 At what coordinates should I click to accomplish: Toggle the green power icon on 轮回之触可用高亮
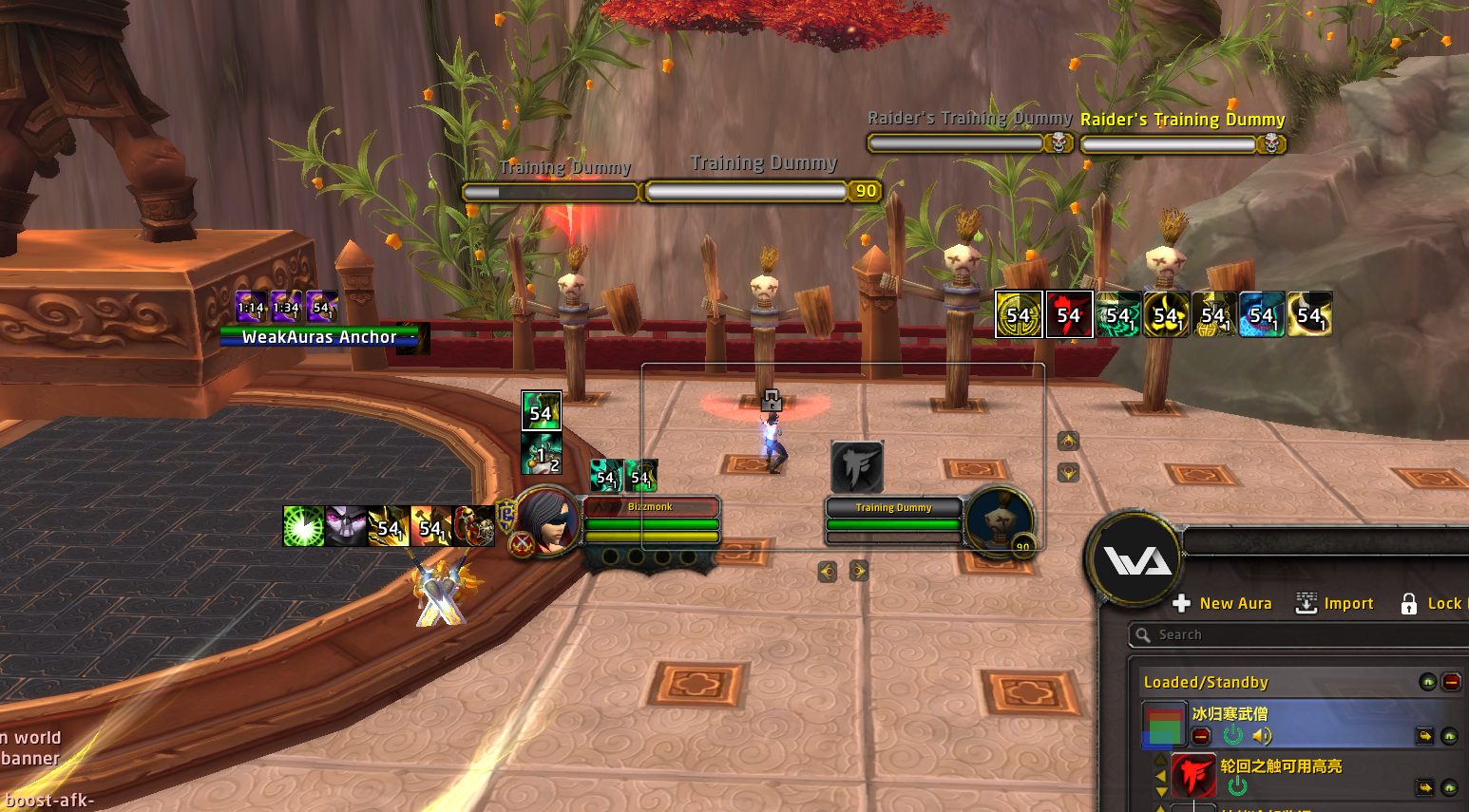point(1237,786)
